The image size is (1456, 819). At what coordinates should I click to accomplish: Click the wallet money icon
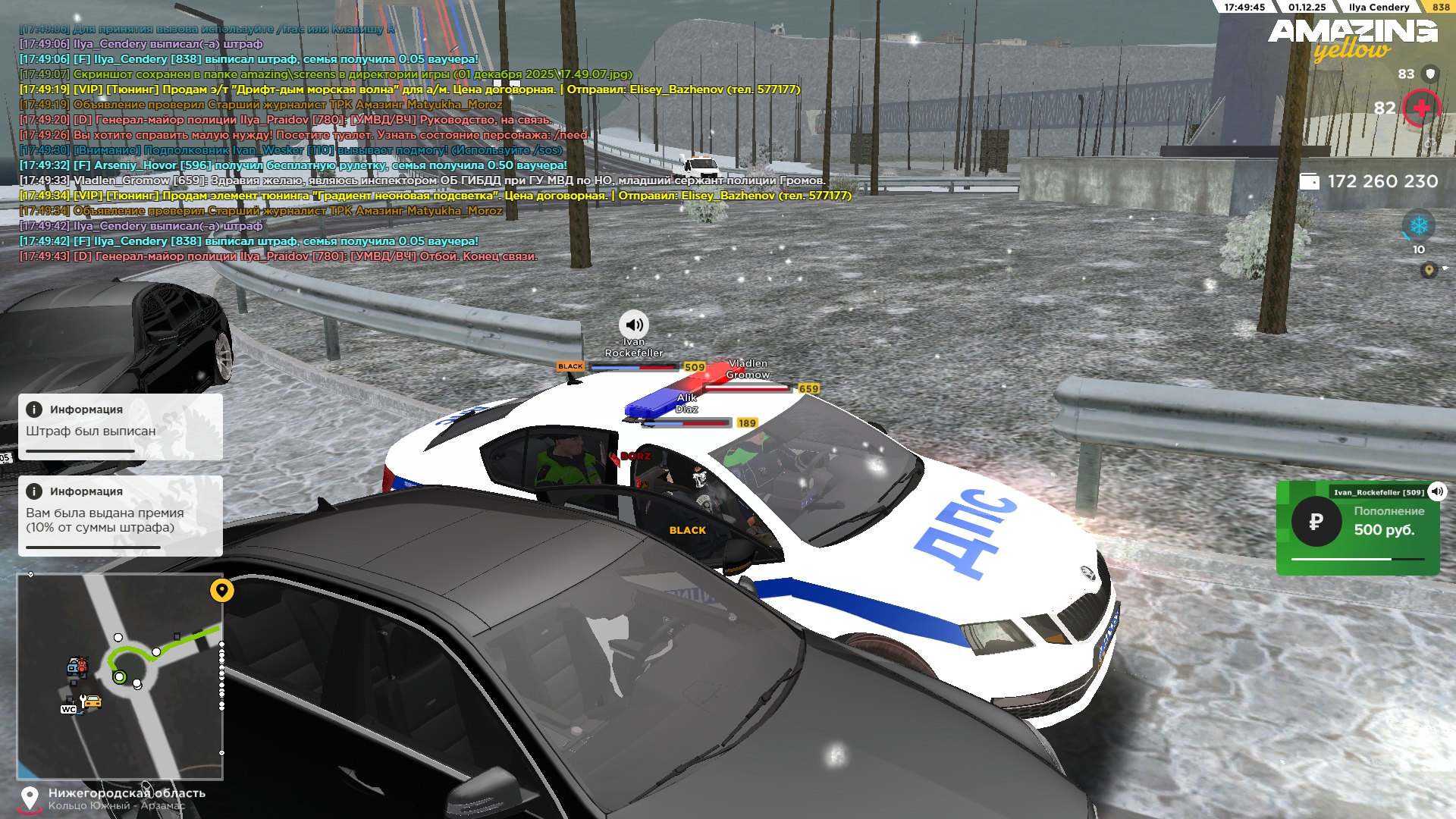pos(1310,181)
